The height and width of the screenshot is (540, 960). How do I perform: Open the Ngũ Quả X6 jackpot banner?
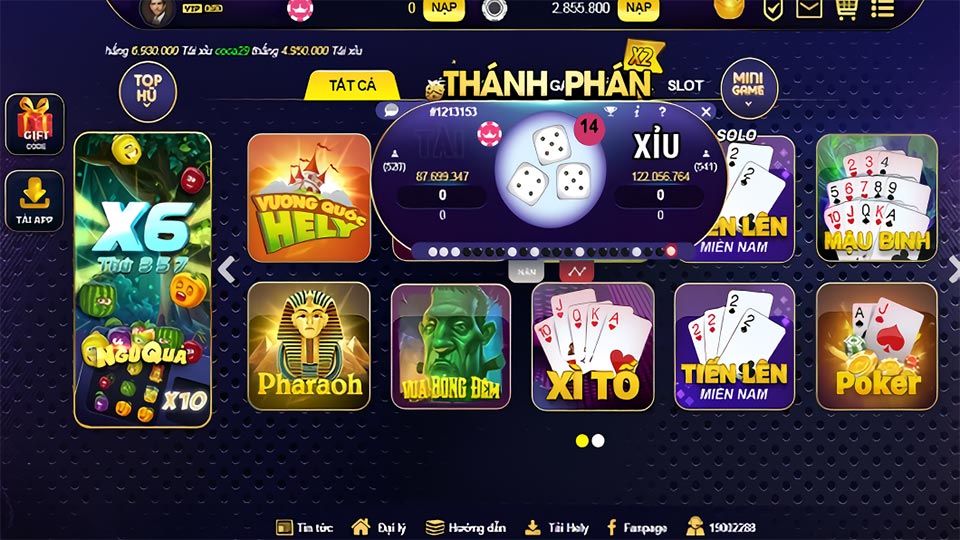(x=143, y=280)
